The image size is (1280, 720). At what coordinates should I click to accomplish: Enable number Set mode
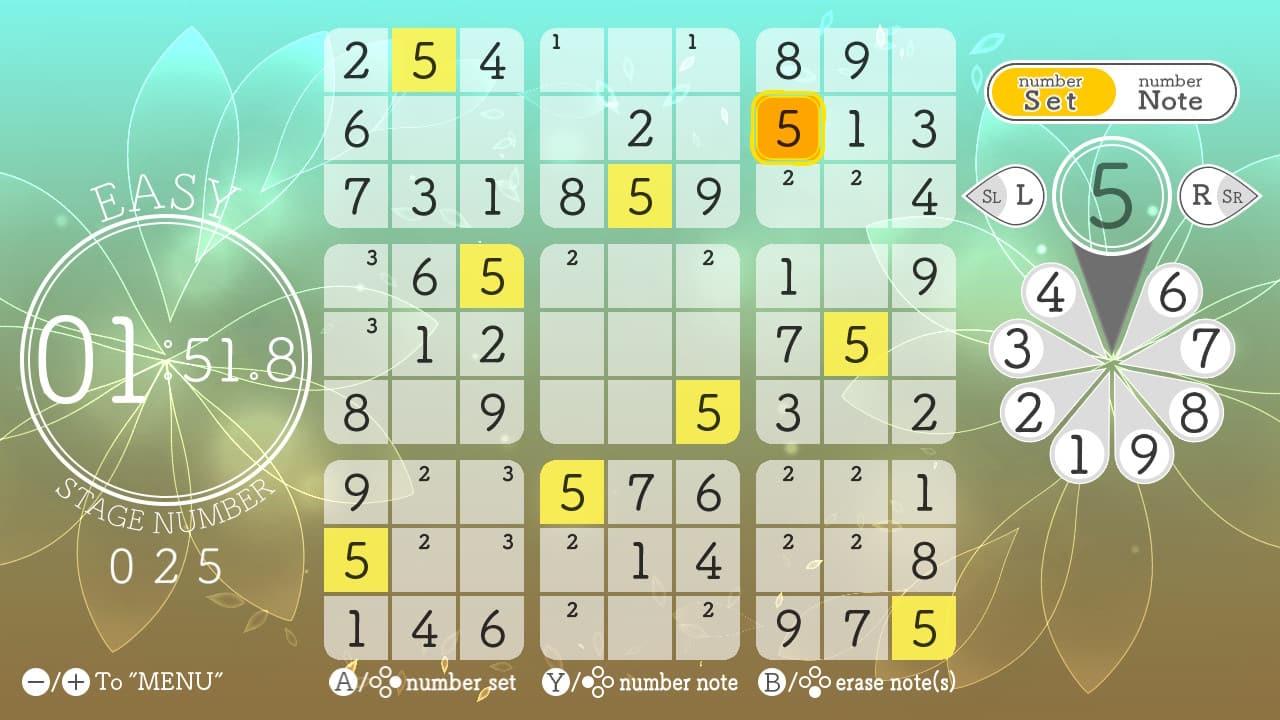[x=1052, y=90]
